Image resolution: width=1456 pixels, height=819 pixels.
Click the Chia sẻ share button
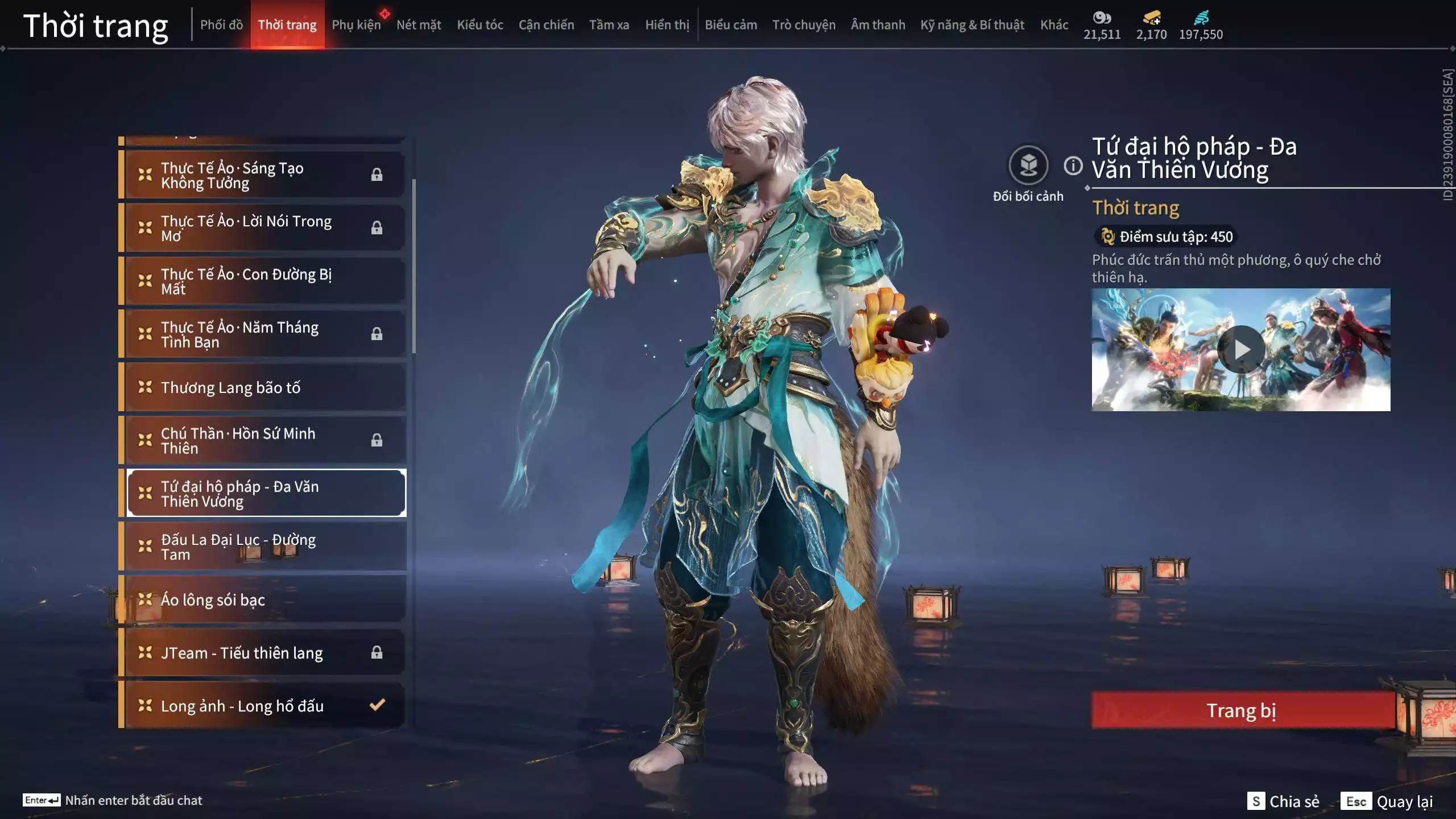[1284, 801]
